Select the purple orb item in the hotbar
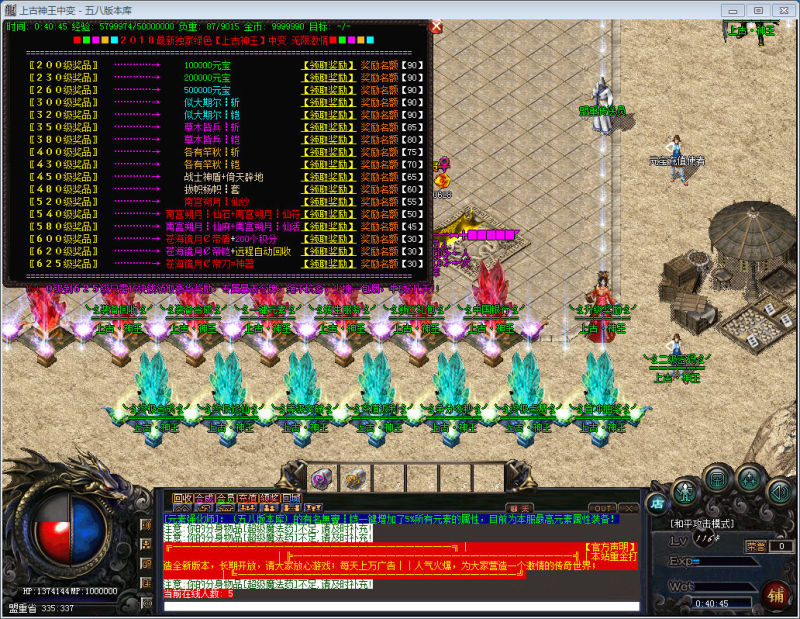 click(x=322, y=477)
